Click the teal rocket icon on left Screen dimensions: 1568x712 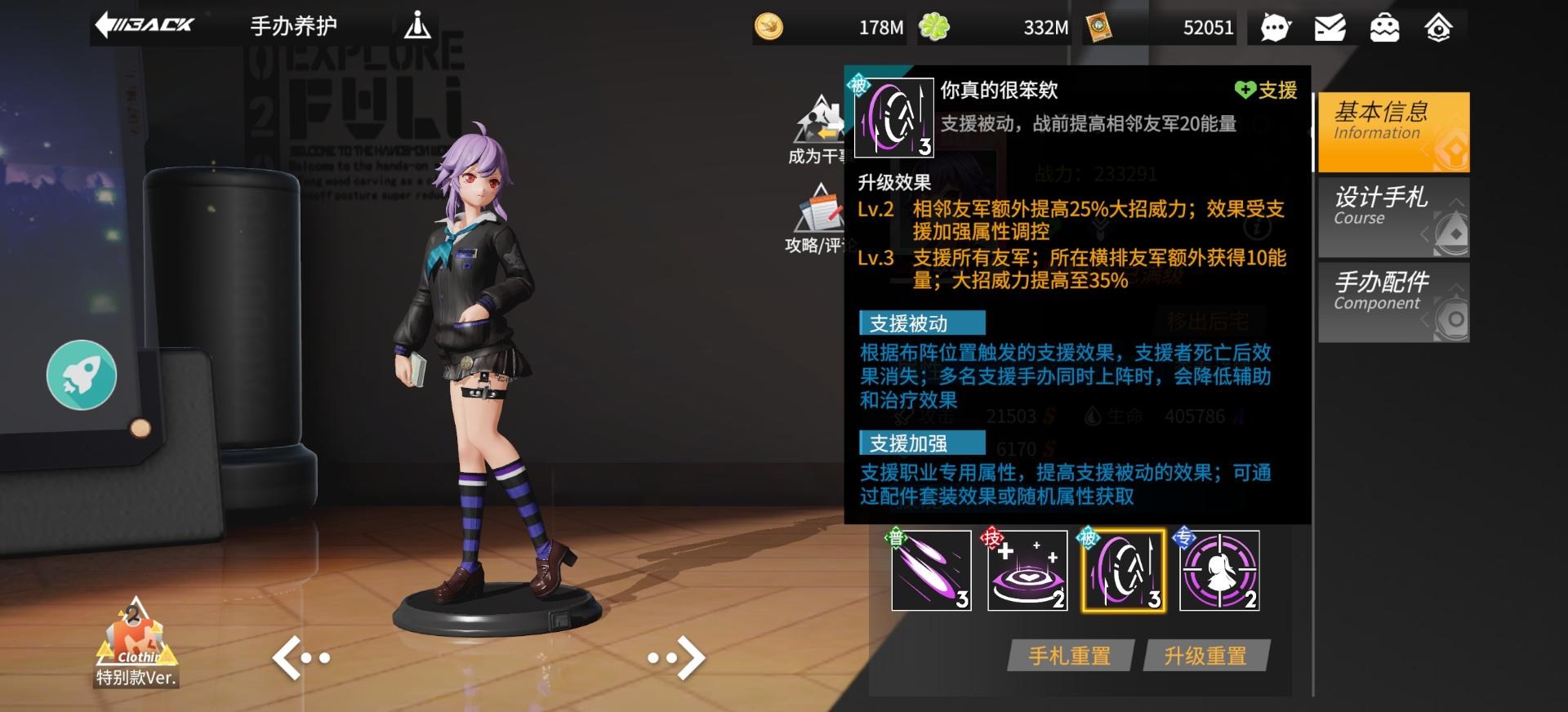point(81,374)
